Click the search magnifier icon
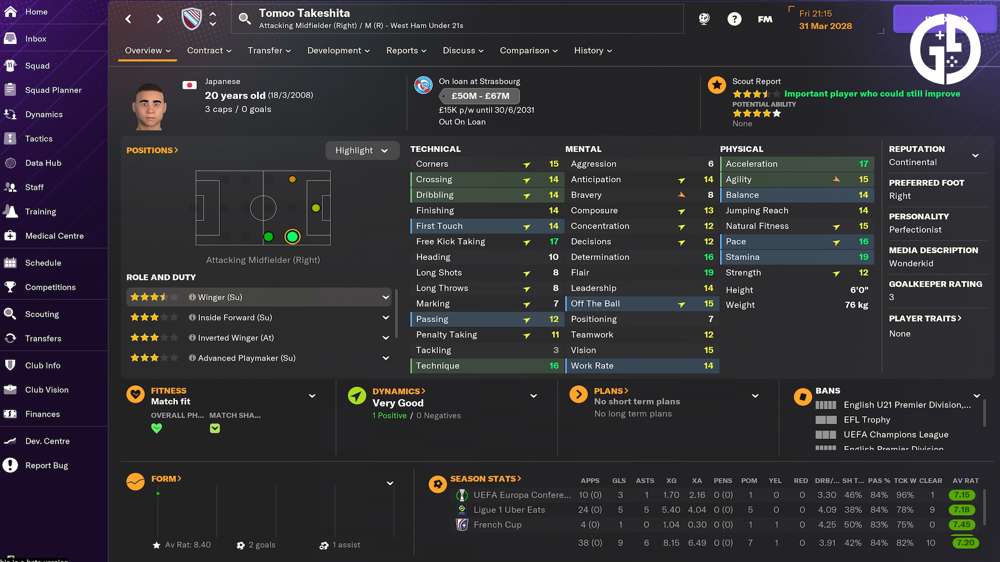1000x562 pixels. point(245,19)
